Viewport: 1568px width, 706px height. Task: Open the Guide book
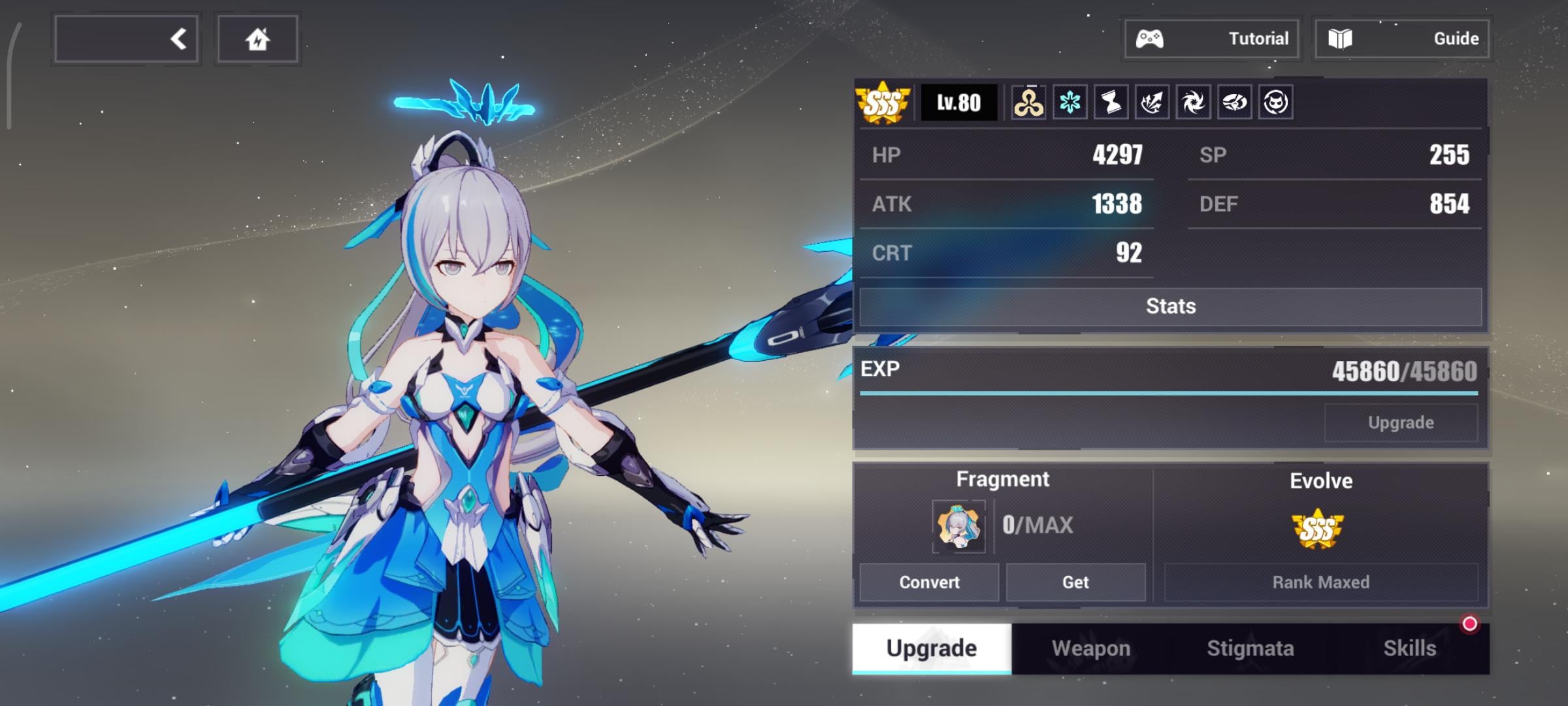pyautogui.click(x=1402, y=39)
